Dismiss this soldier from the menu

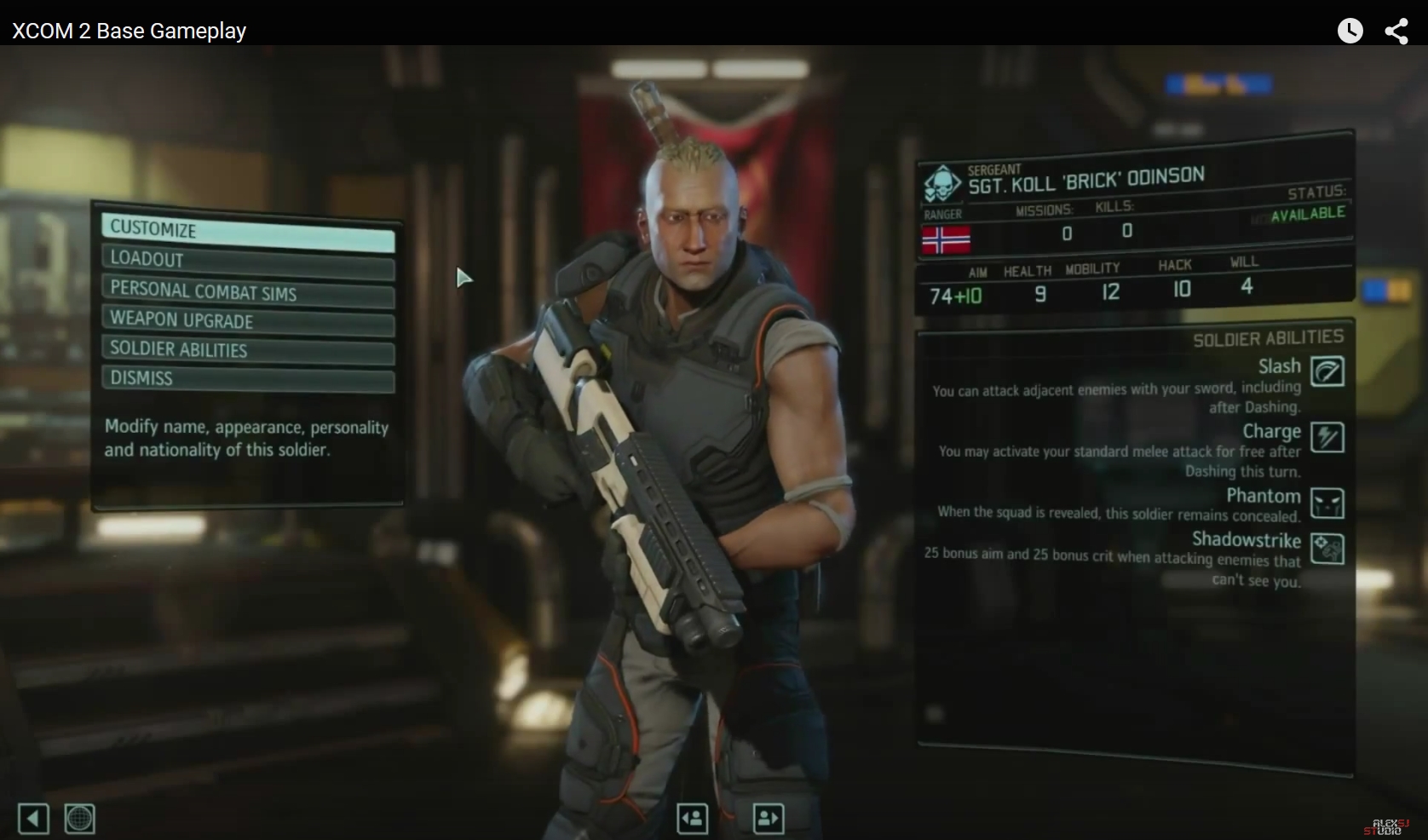(x=247, y=379)
